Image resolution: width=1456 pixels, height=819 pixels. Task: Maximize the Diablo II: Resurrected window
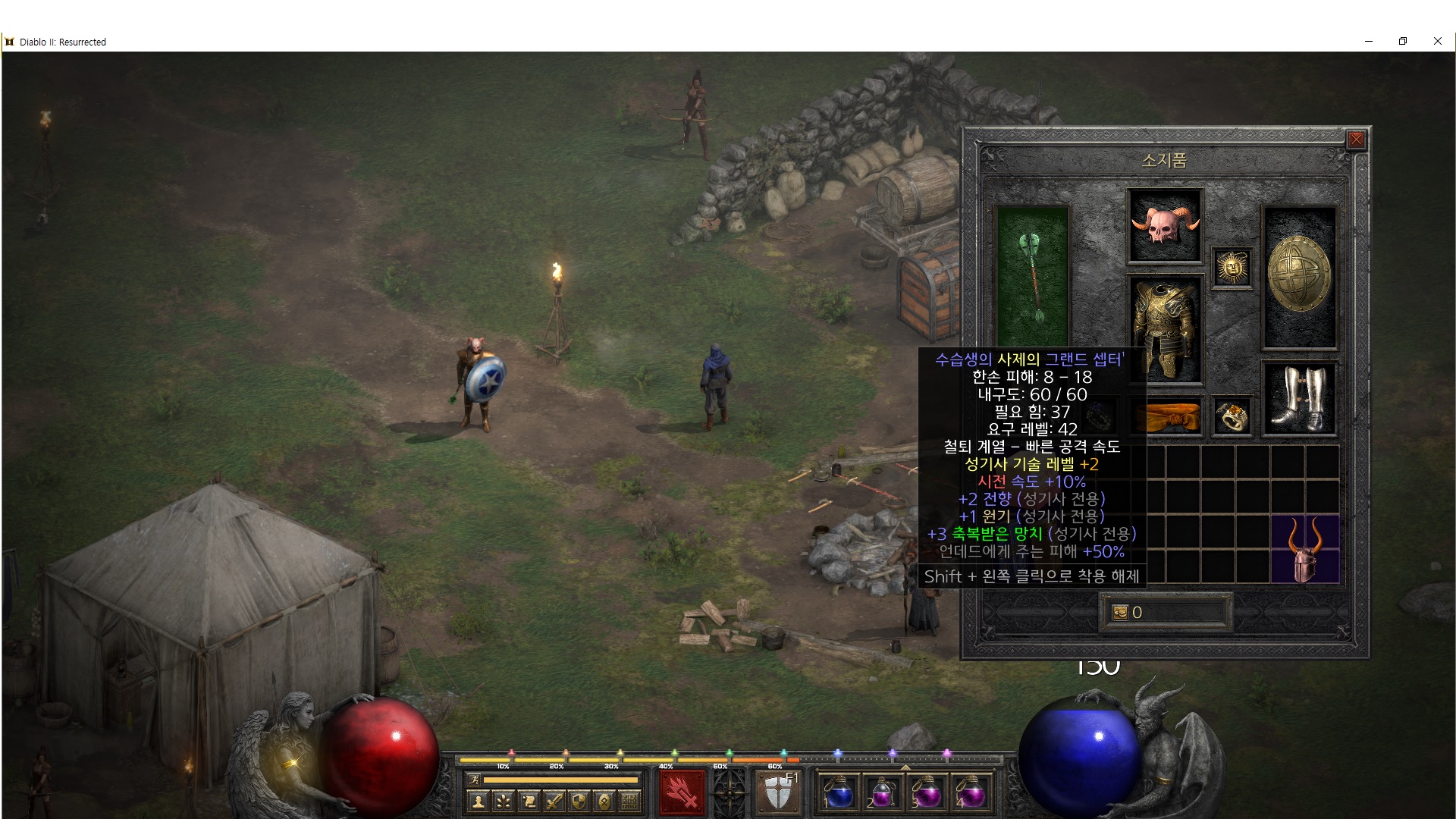click(1403, 42)
